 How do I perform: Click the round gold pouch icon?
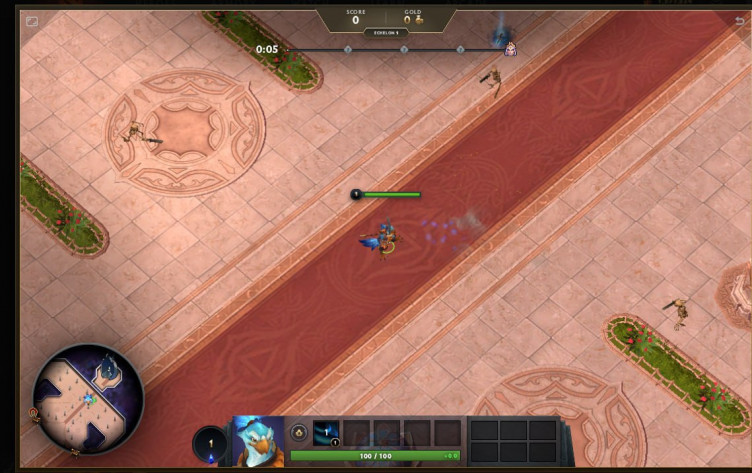(x=298, y=432)
